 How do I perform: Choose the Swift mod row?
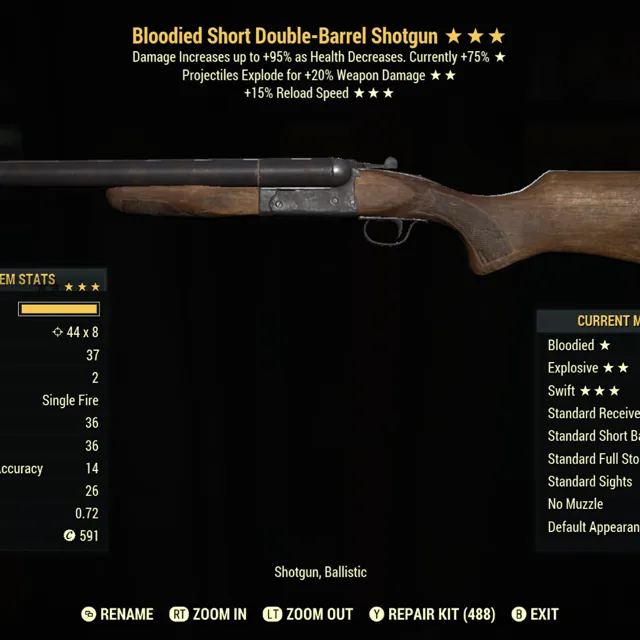point(584,391)
